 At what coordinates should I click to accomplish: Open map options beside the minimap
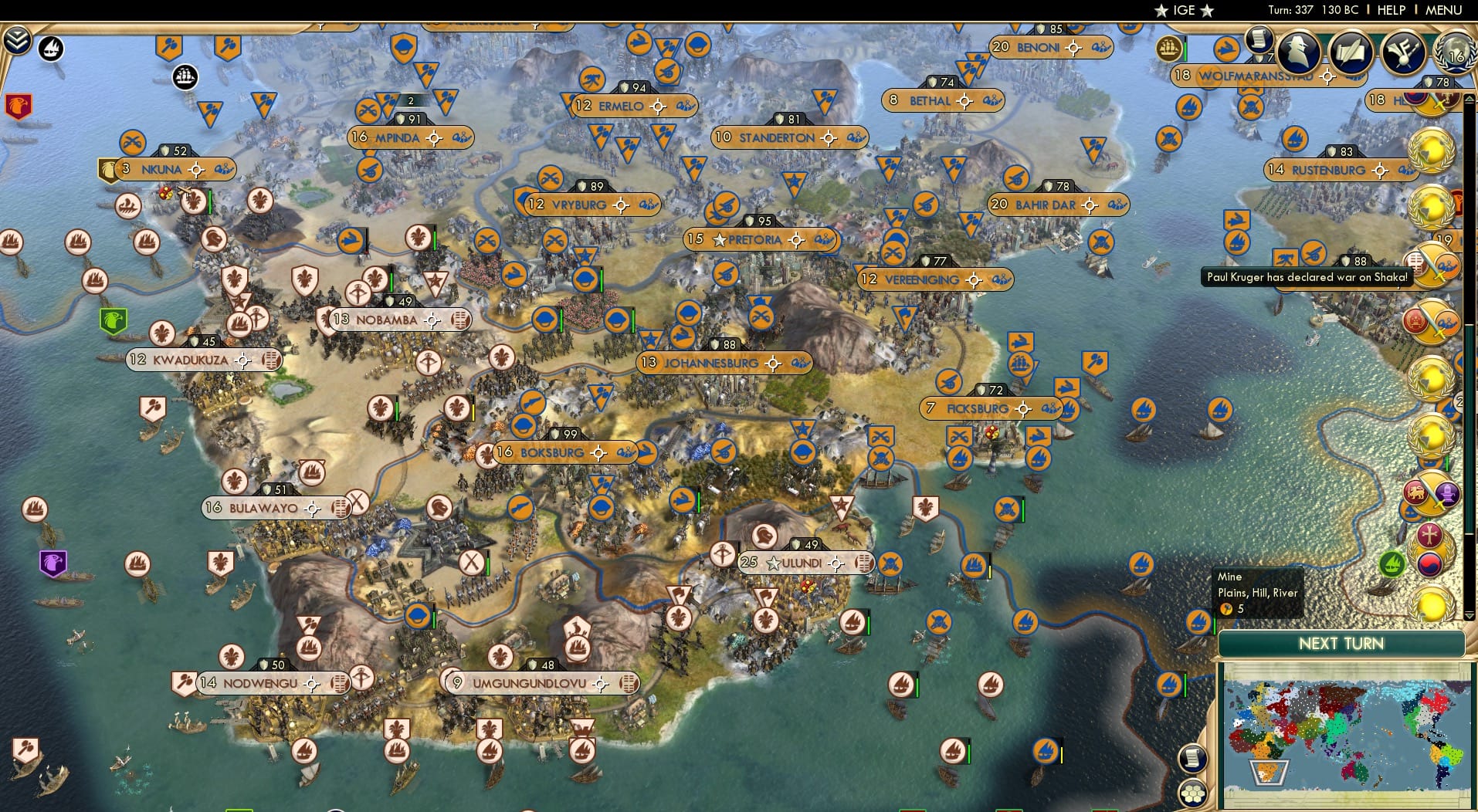1192,759
